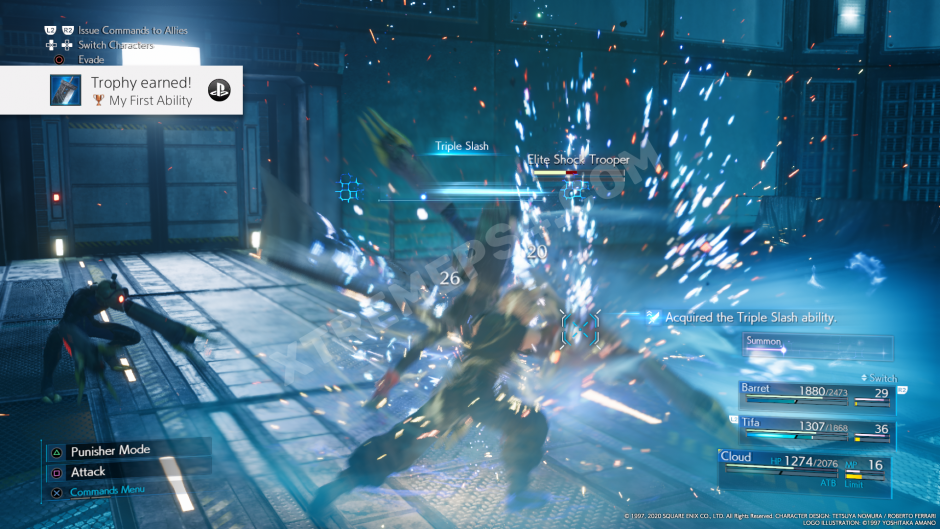Select Tifa in the party list
This screenshot has height=529, width=940.
pyautogui.click(x=816, y=430)
